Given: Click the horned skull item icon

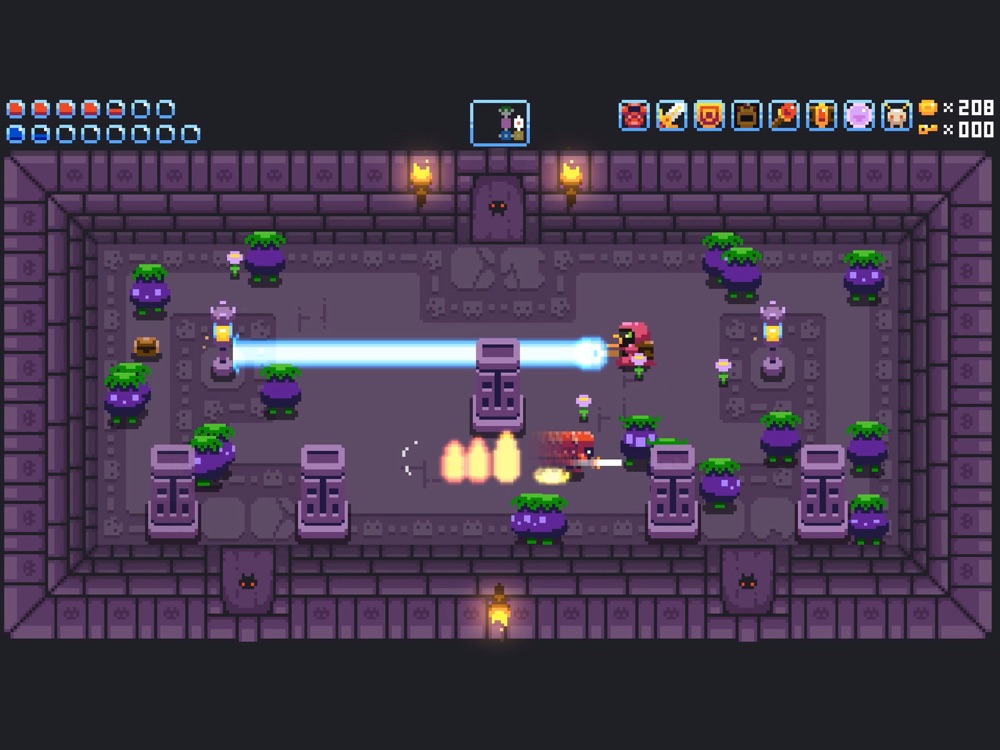Looking at the screenshot, I should (896, 116).
